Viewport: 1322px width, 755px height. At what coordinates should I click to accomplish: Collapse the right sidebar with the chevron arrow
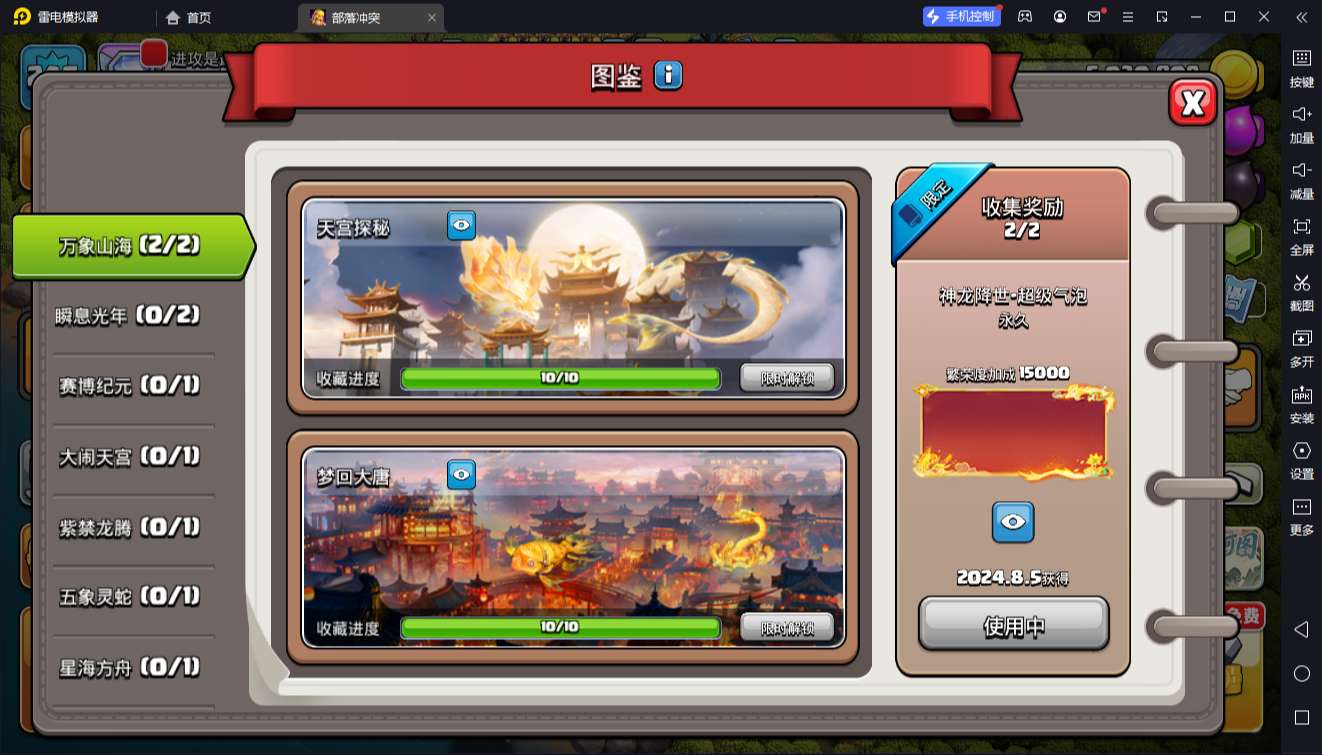point(1301,16)
